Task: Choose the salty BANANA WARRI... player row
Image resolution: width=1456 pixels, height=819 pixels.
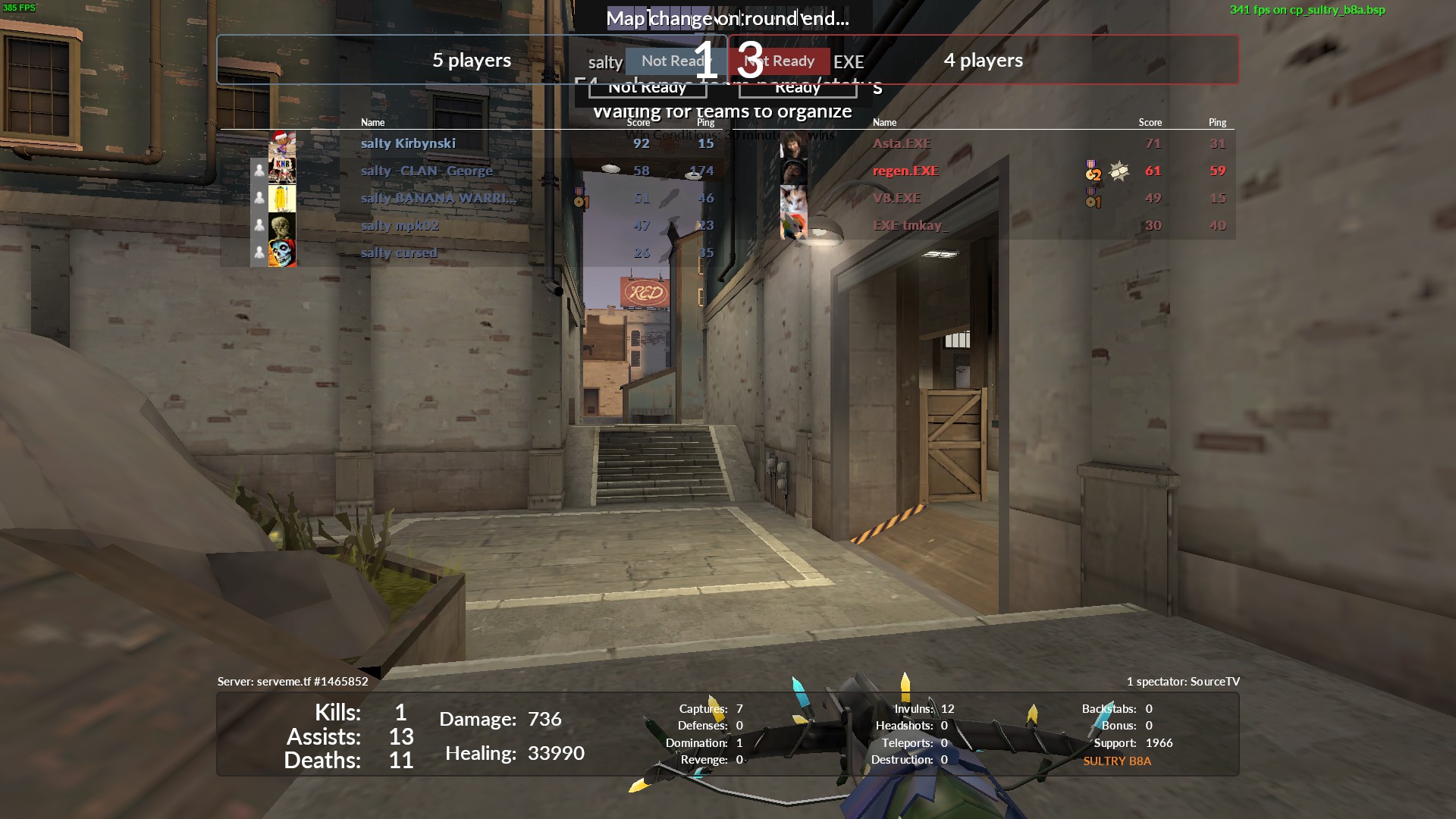Action: point(438,198)
